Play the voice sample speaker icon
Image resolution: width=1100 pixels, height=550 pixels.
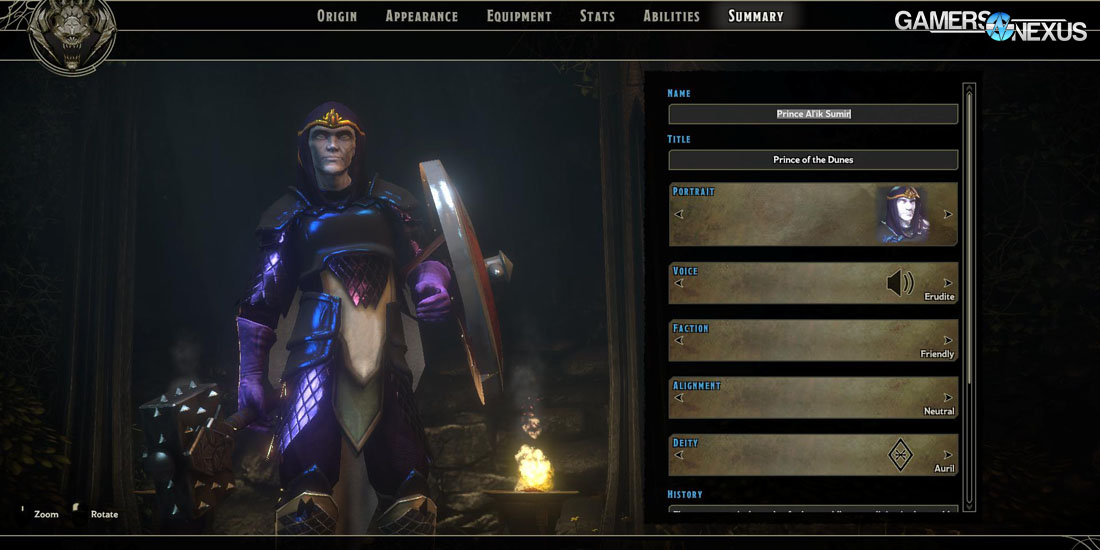click(900, 284)
